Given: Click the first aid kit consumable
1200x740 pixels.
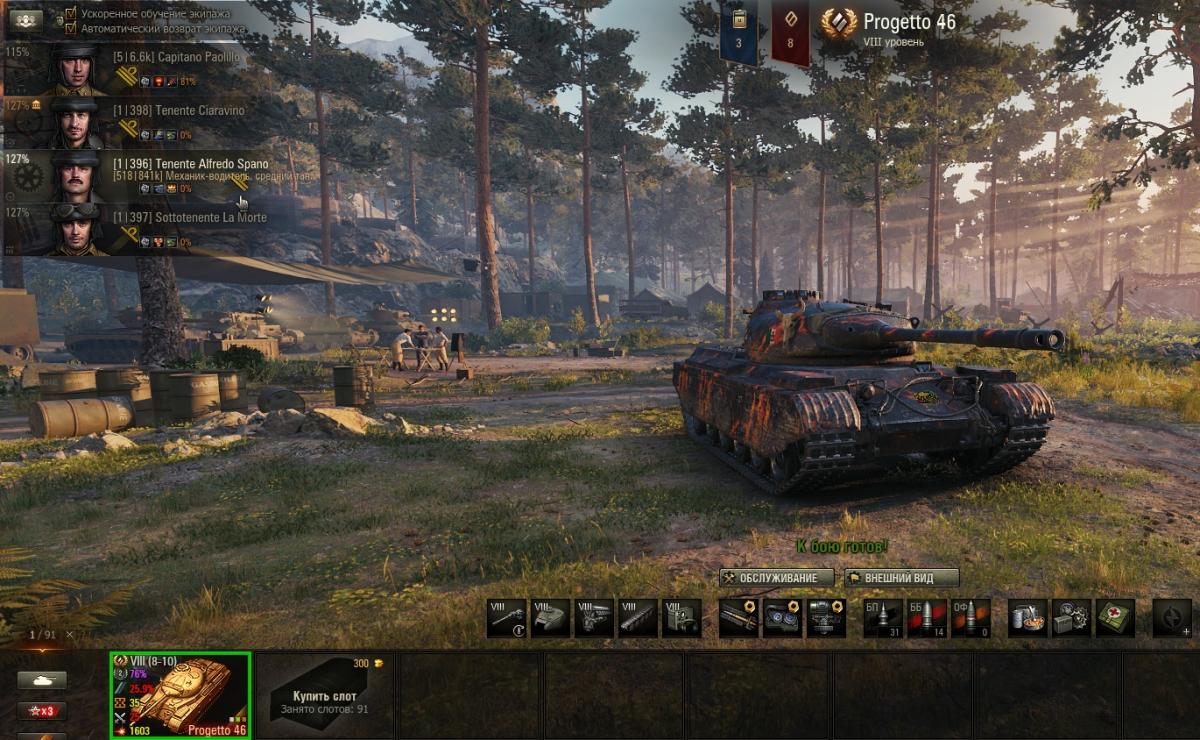Looking at the screenshot, I should coord(1115,618).
